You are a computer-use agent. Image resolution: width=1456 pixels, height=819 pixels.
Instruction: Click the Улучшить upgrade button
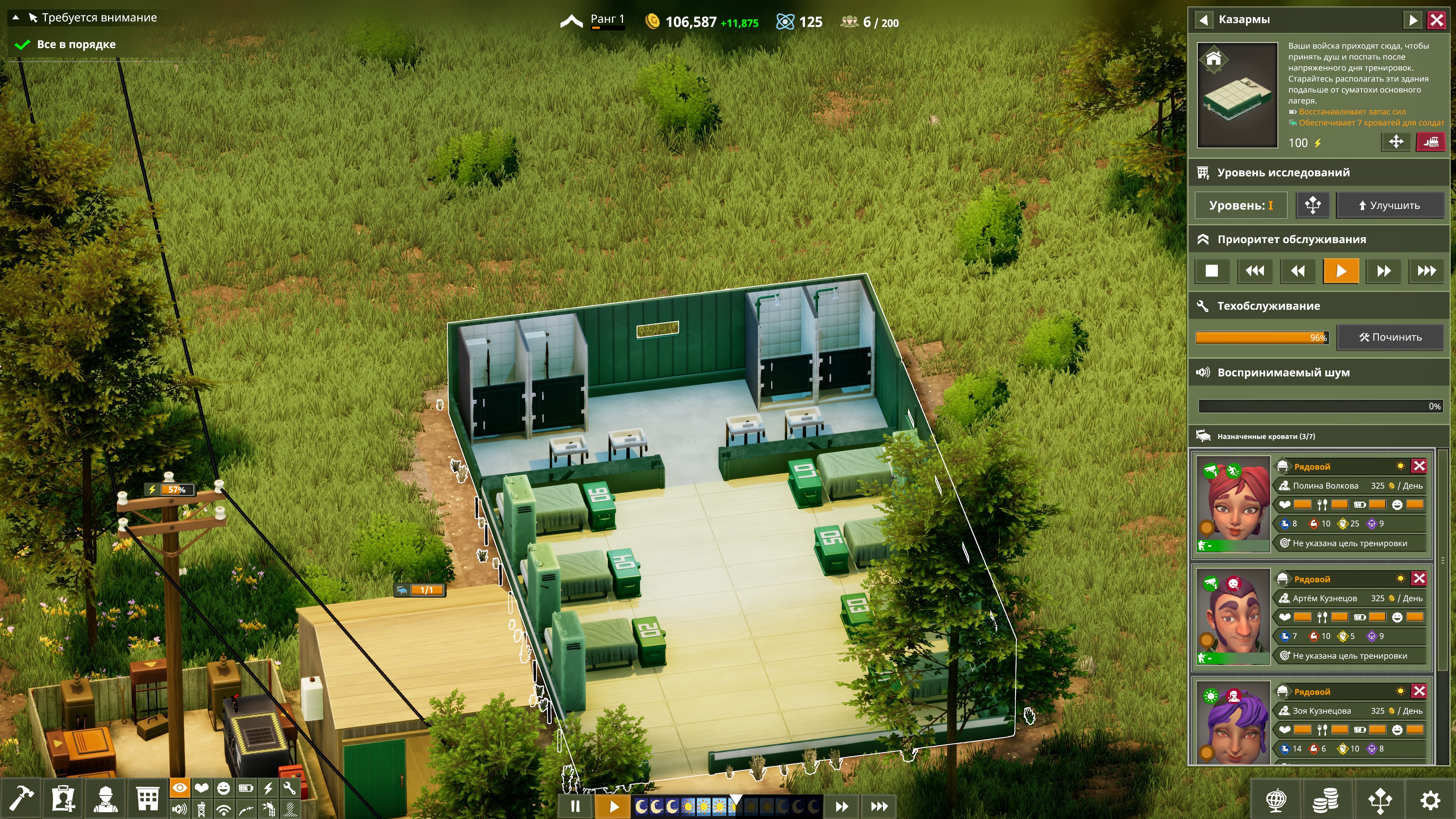(1389, 205)
